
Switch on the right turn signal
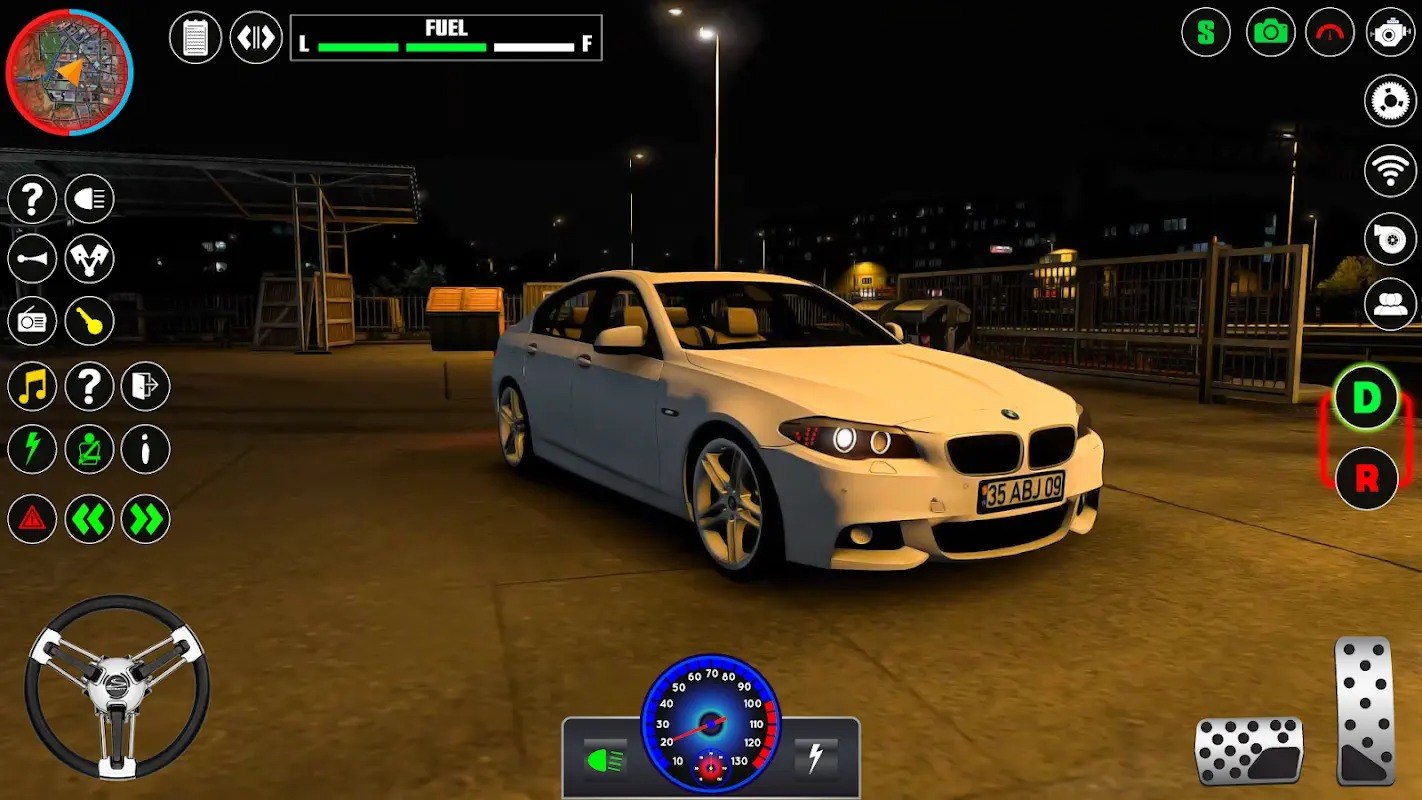tap(146, 519)
